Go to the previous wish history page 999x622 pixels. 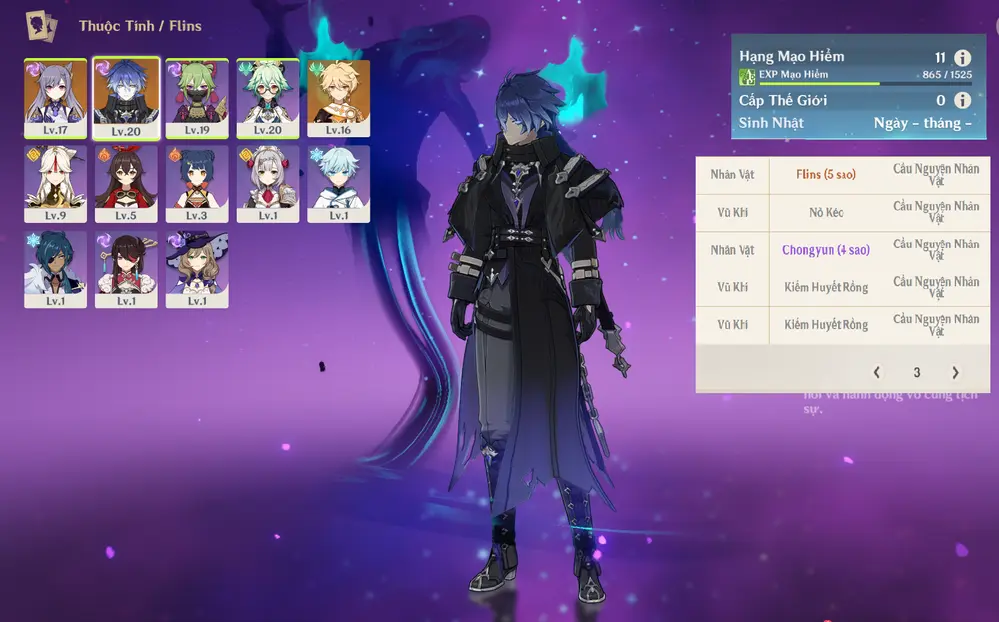pos(877,372)
